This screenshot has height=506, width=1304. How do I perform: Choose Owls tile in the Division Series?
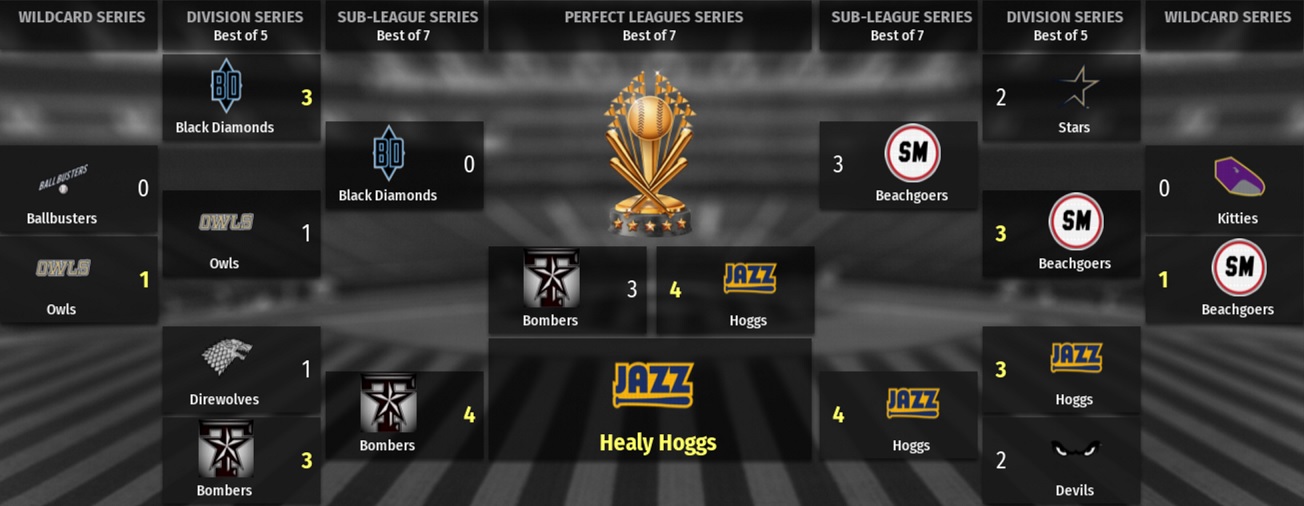tap(241, 234)
